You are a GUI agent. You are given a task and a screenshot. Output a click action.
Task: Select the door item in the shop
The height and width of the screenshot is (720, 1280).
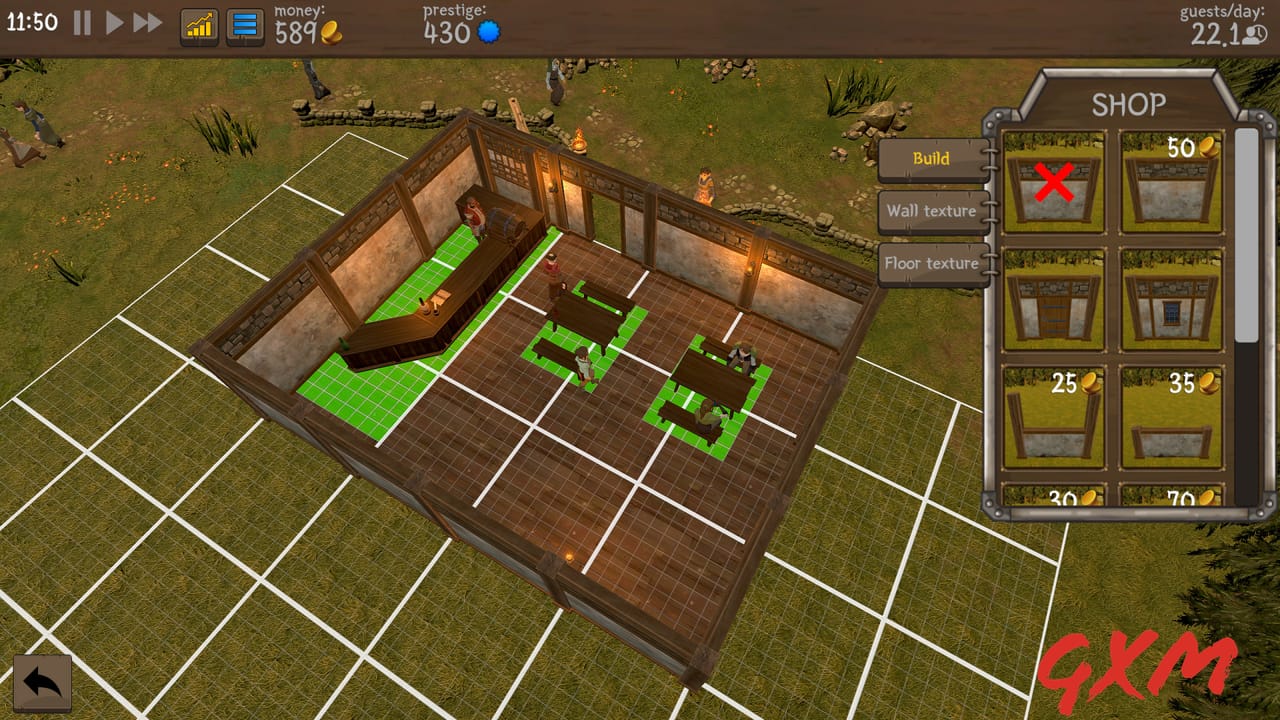tap(1053, 297)
